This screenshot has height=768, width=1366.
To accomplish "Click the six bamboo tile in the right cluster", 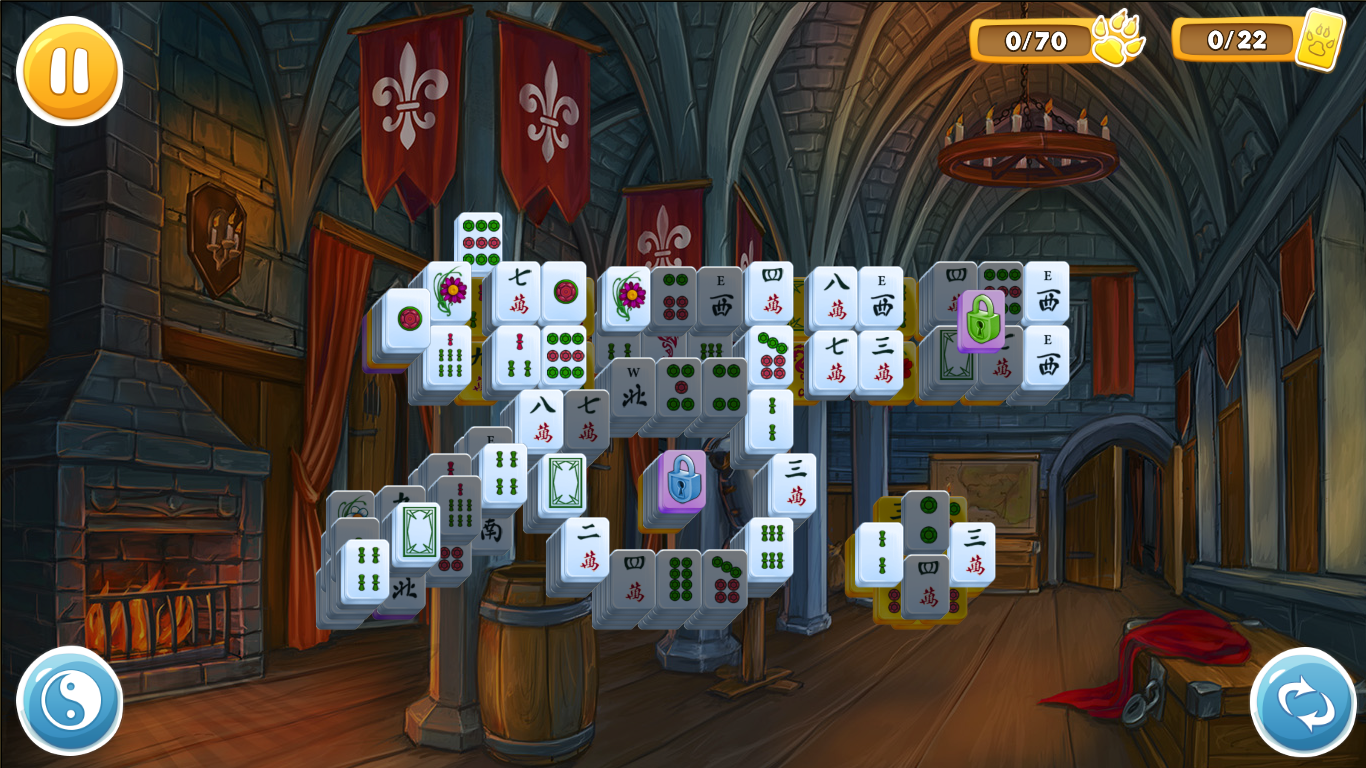I will click(772, 548).
